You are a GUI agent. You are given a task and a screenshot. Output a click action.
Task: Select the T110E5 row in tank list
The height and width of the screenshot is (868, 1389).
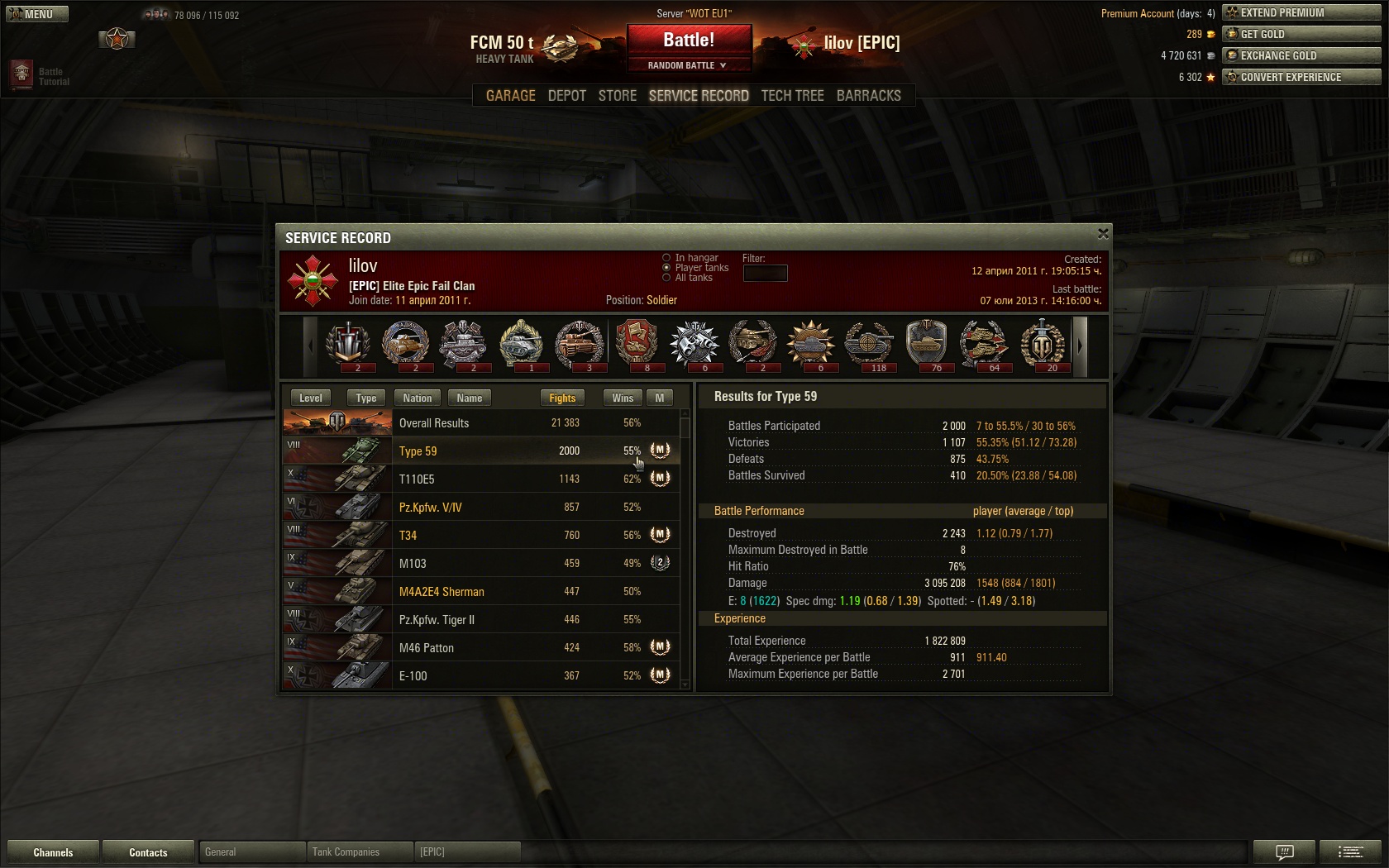481,479
